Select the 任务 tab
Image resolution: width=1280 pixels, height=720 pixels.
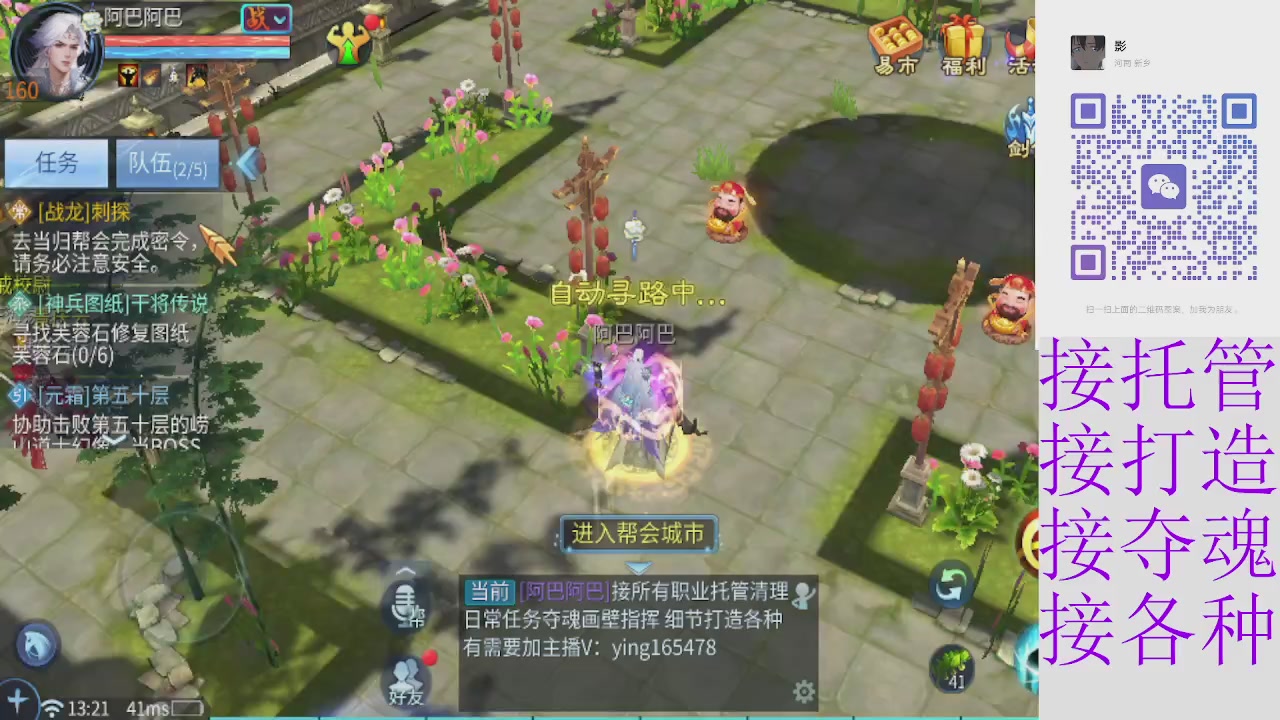pyautogui.click(x=55, y=164)
